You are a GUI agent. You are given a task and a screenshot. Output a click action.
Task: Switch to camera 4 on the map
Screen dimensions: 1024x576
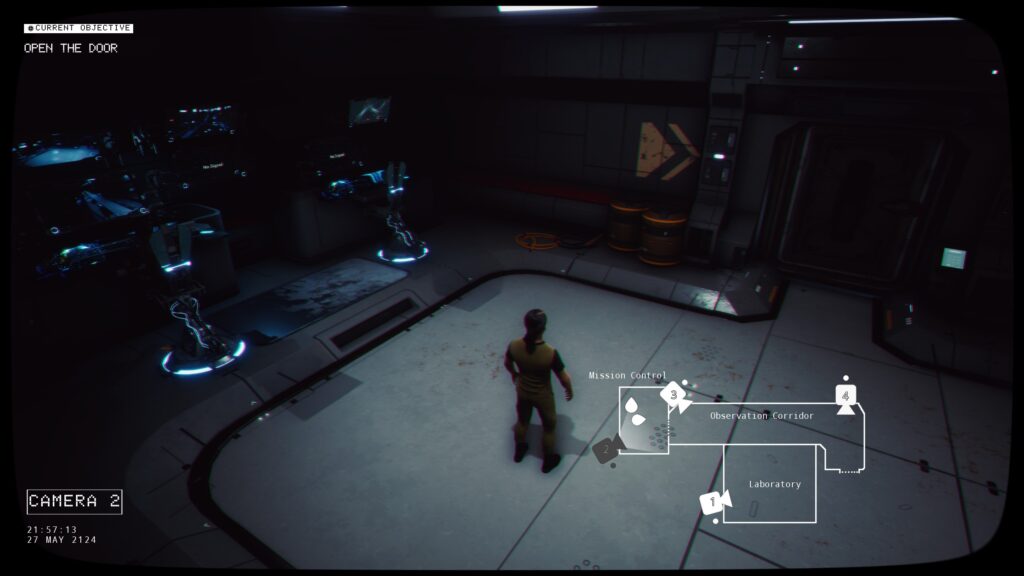(x=846, y=397)
